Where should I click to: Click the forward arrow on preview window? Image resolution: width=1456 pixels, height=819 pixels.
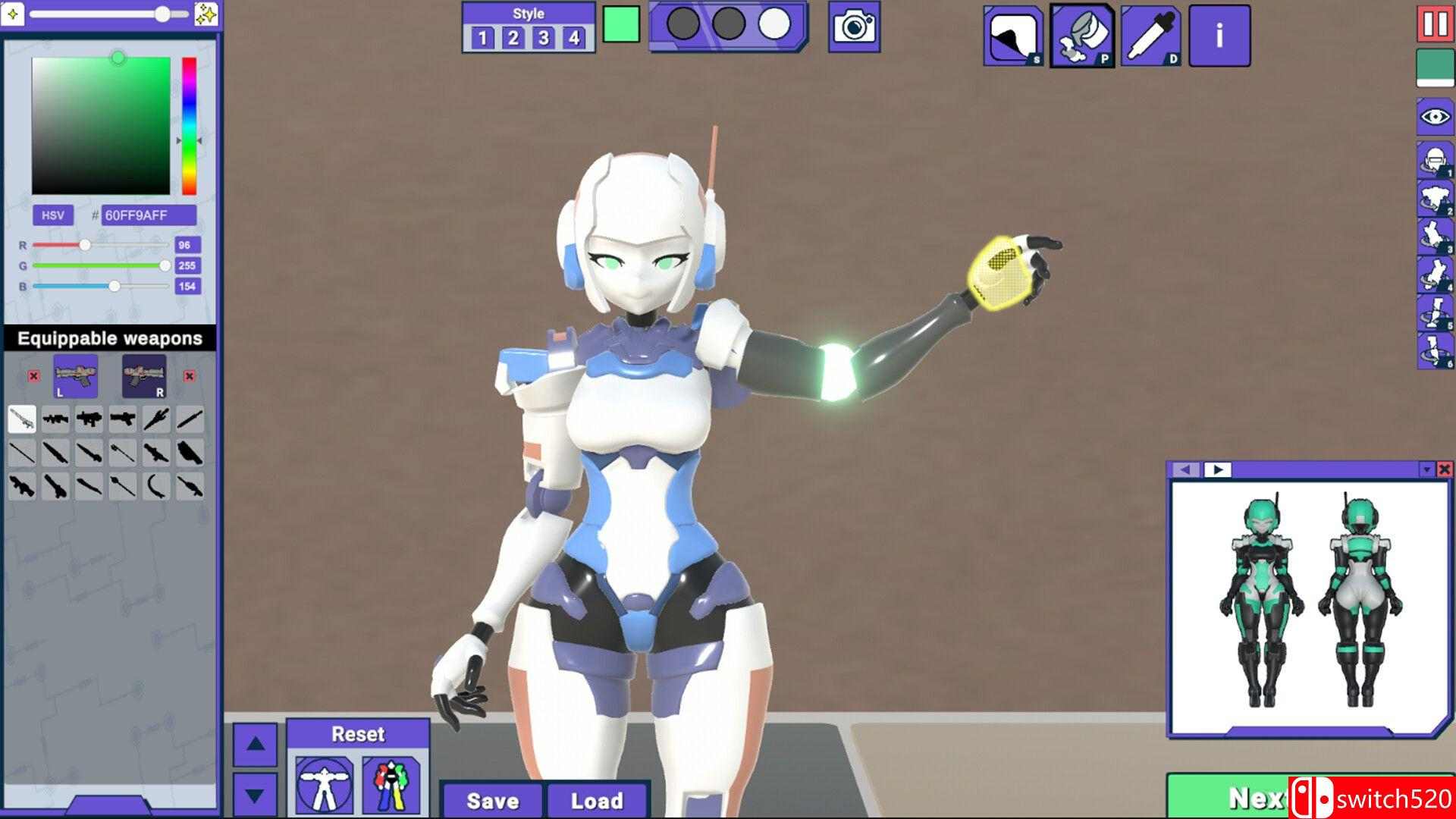click(1217, 469)
